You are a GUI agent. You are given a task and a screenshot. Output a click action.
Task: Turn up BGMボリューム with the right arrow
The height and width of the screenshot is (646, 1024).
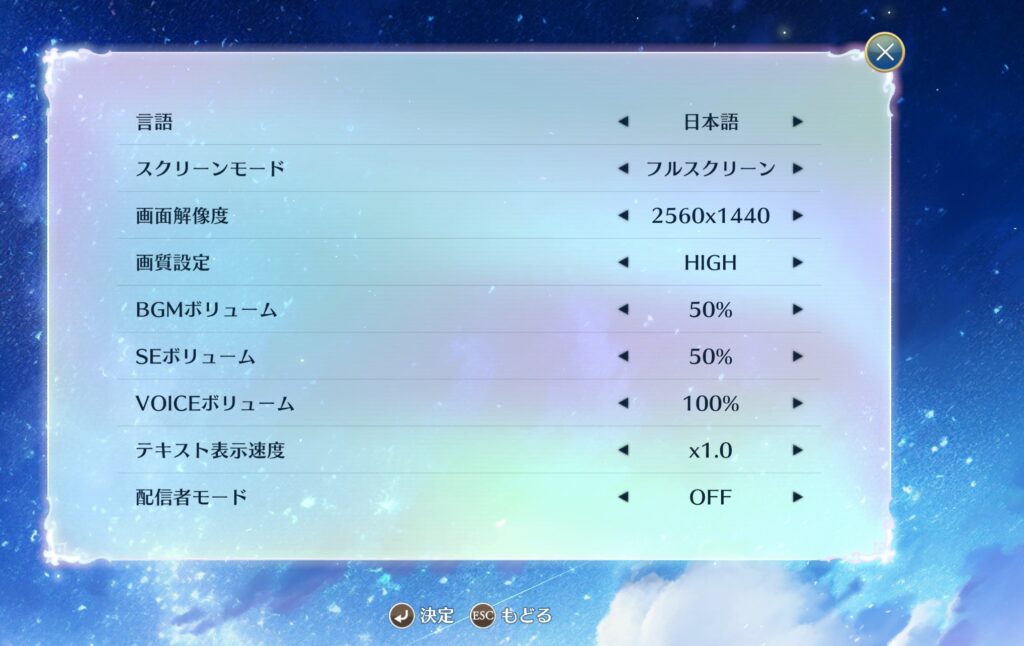pos(797,310)
